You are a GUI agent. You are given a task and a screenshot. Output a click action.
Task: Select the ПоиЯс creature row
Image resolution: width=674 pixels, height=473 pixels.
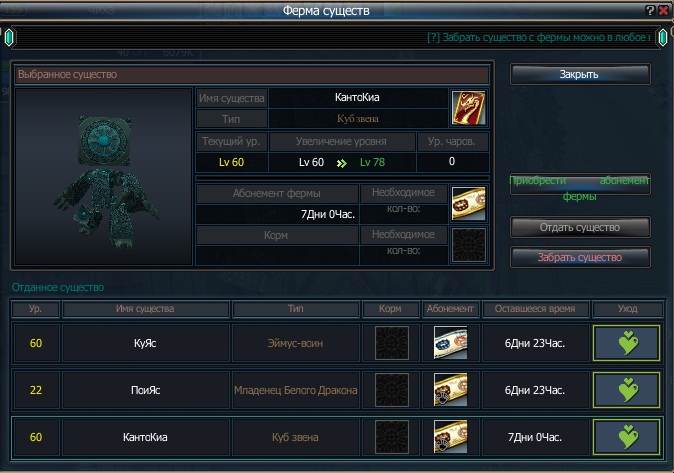tap(146, 390)
